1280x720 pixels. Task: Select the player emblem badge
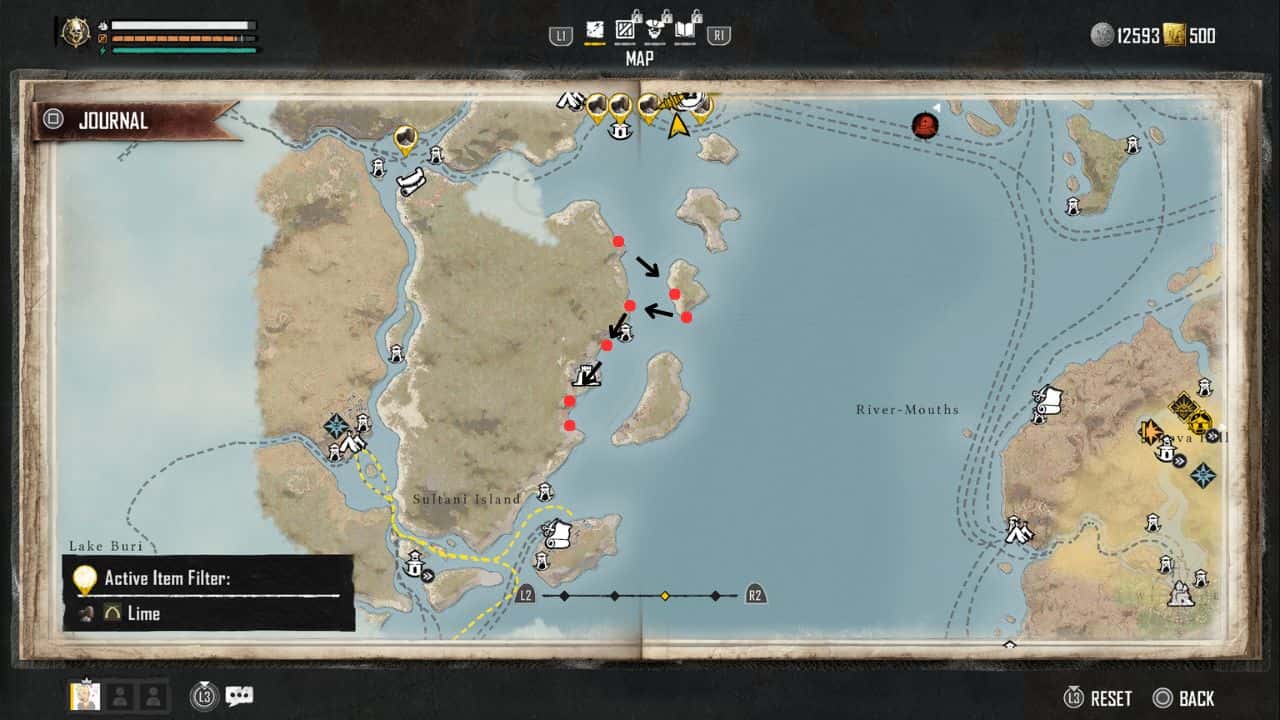click(73, 32)
